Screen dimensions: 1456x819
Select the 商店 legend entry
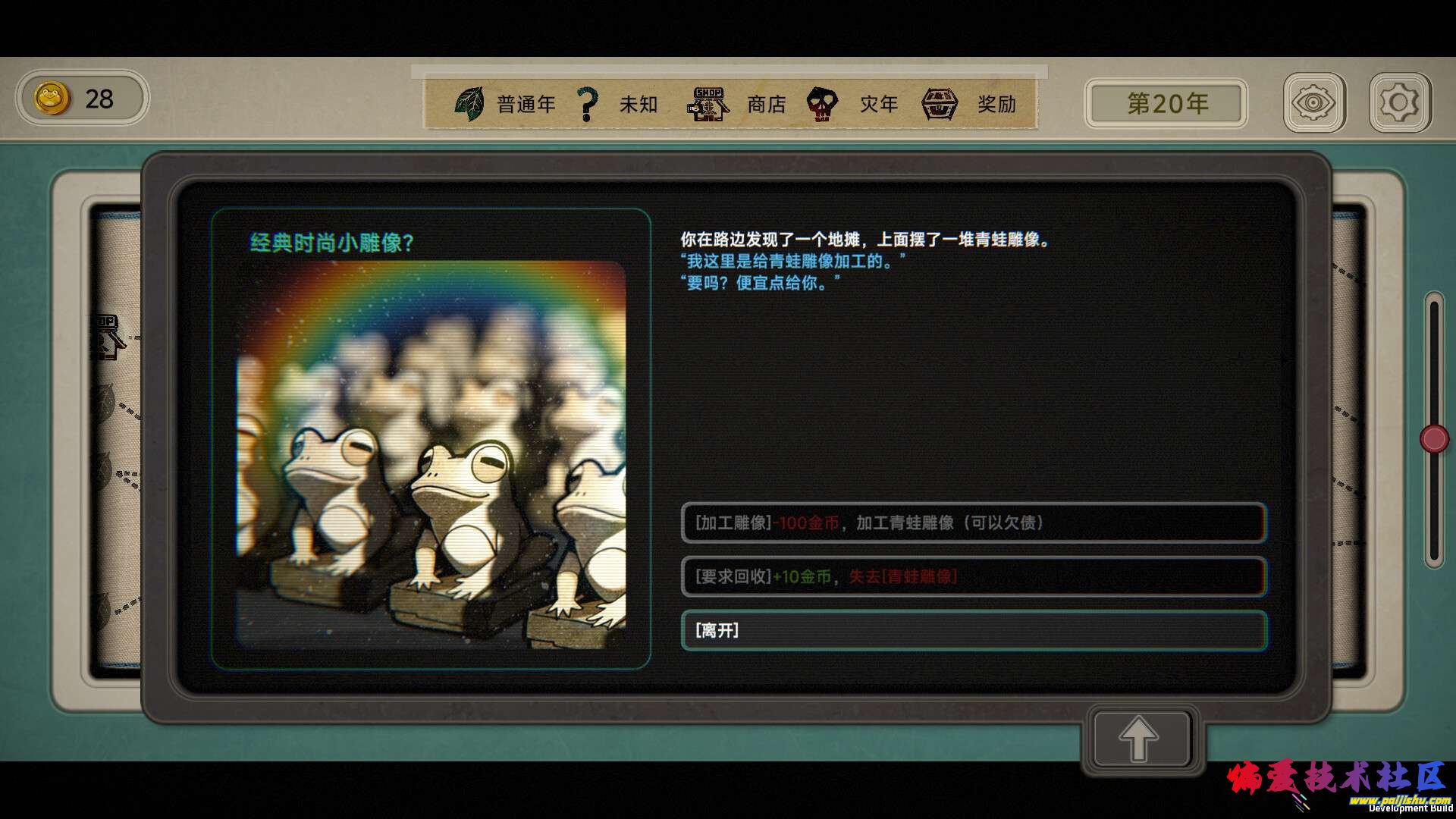(766, 103)
